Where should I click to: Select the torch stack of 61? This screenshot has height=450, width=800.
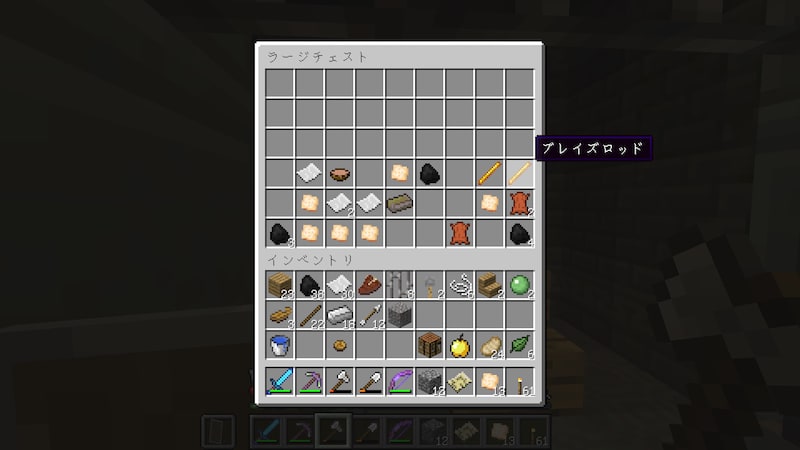click(519, 382)
